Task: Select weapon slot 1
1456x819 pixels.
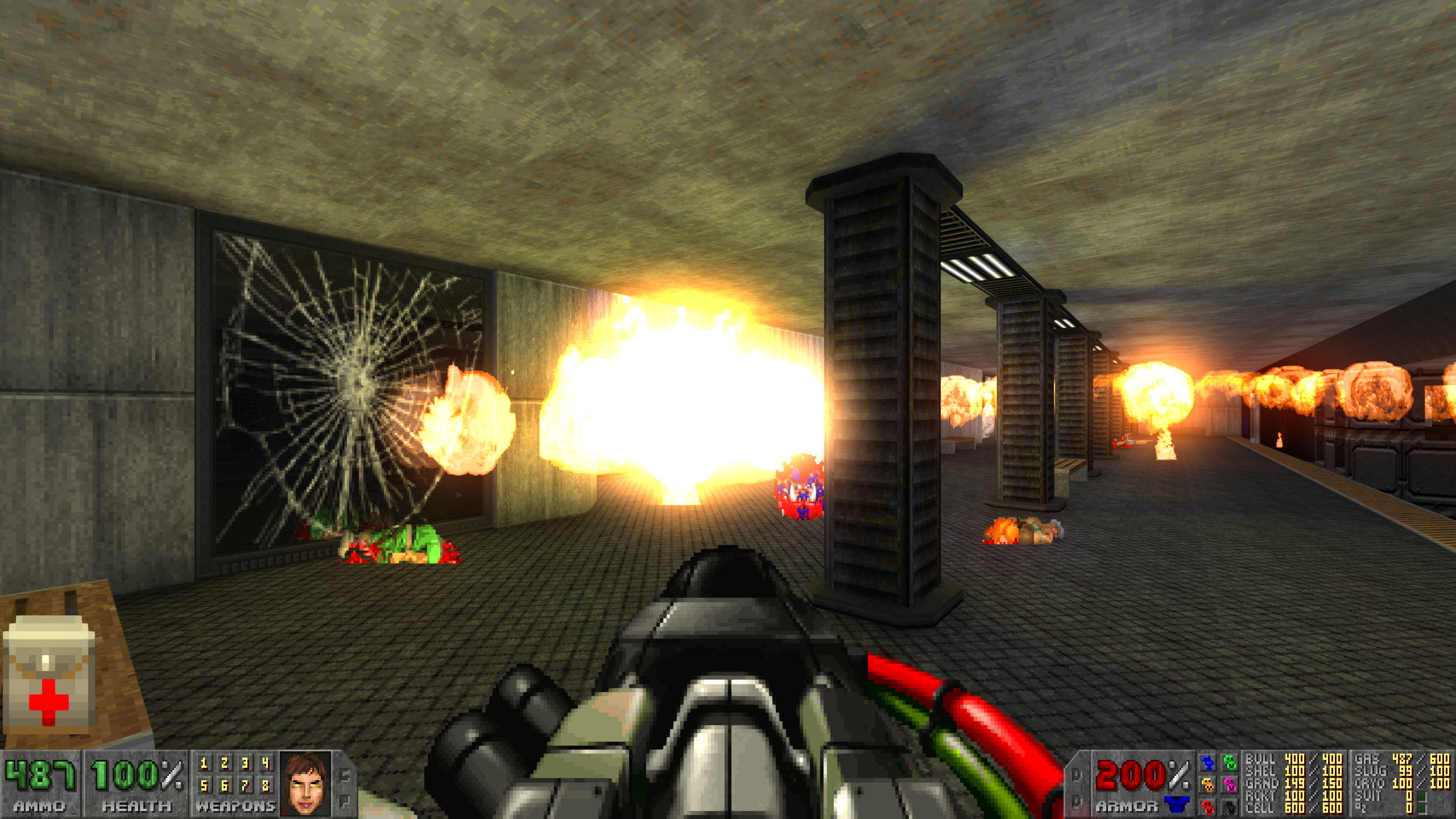Action: 204,763
